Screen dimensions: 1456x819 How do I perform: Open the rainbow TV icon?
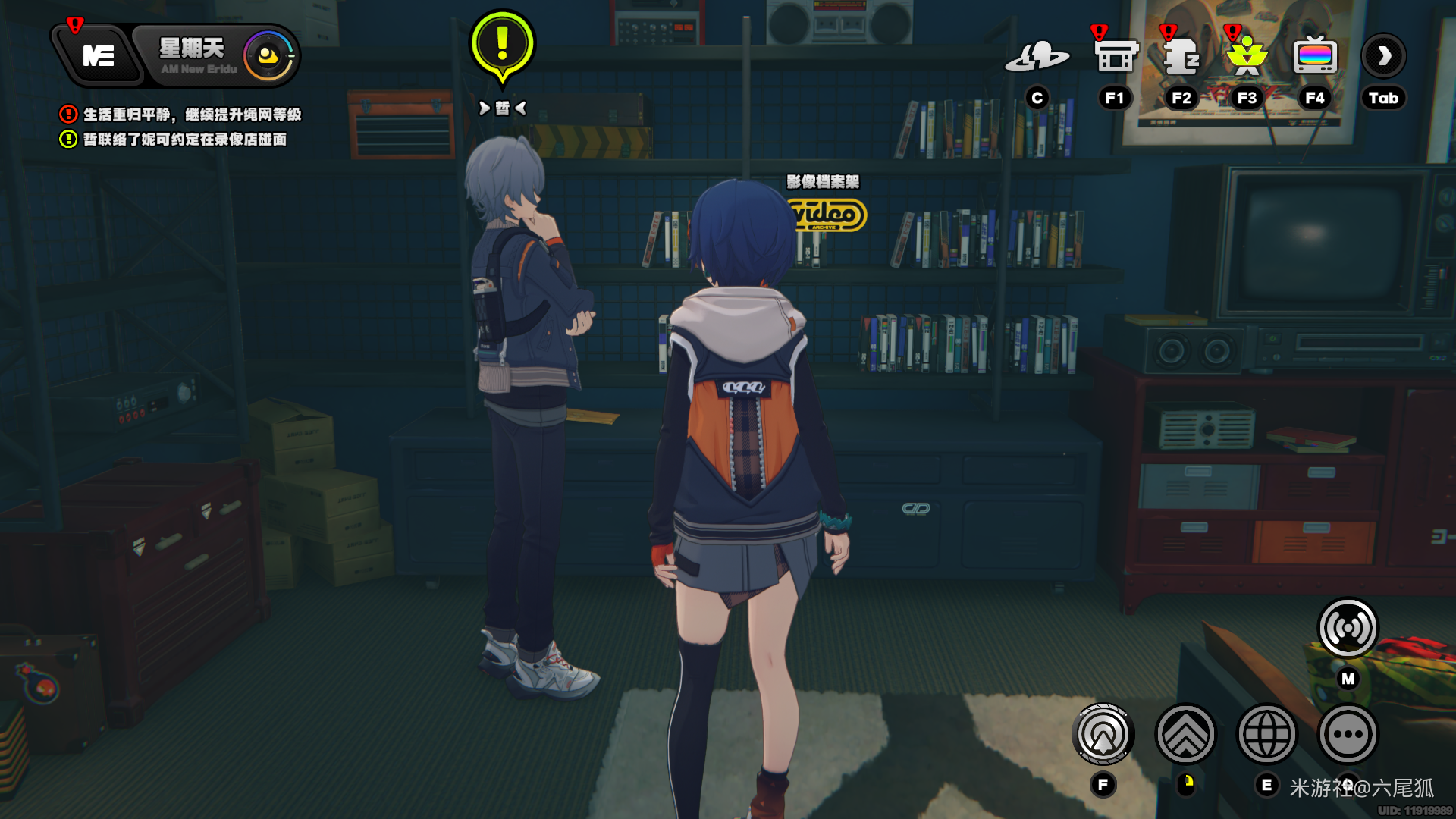[1314, 55]
